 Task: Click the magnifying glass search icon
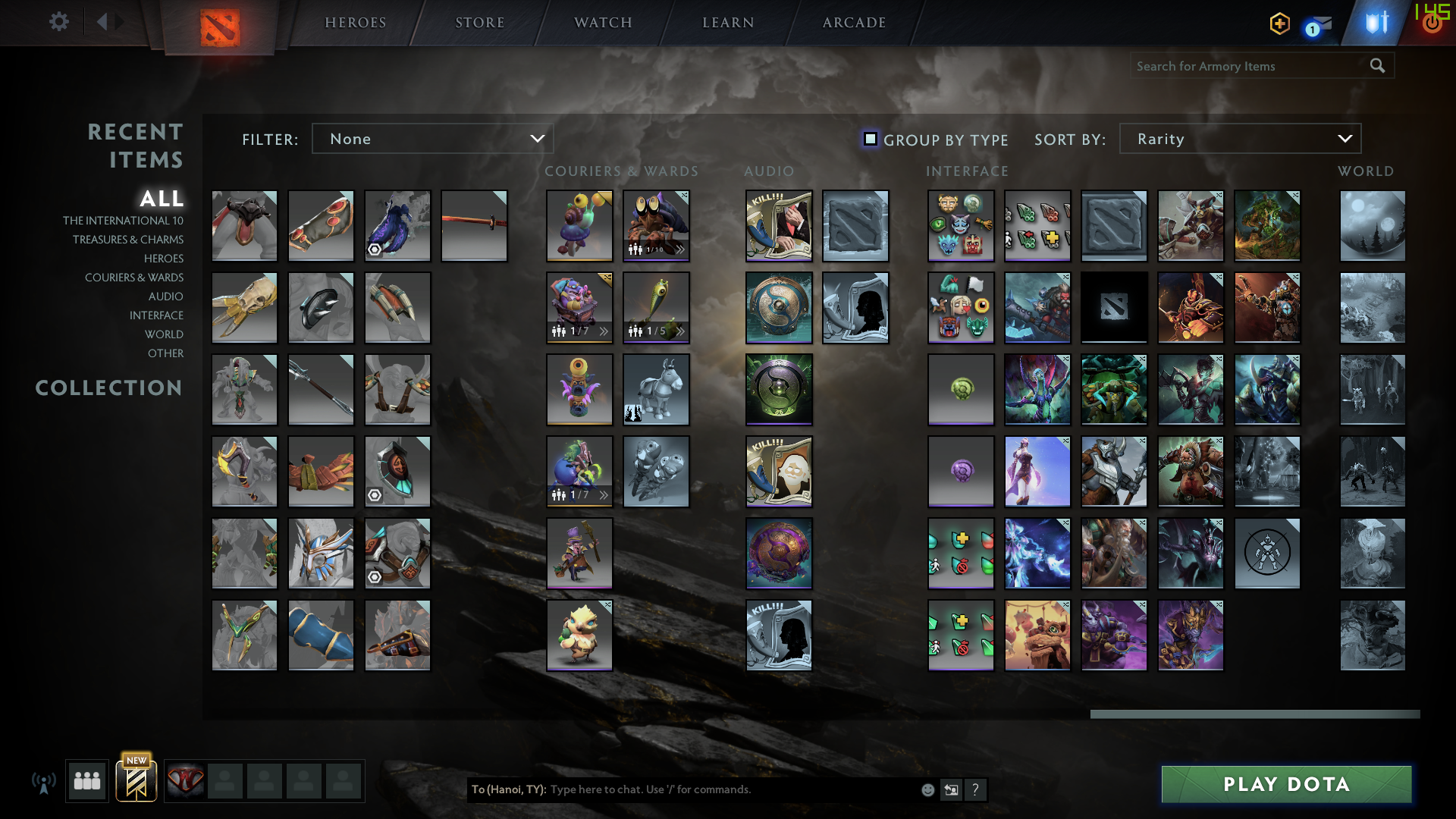click(1377, 66)
